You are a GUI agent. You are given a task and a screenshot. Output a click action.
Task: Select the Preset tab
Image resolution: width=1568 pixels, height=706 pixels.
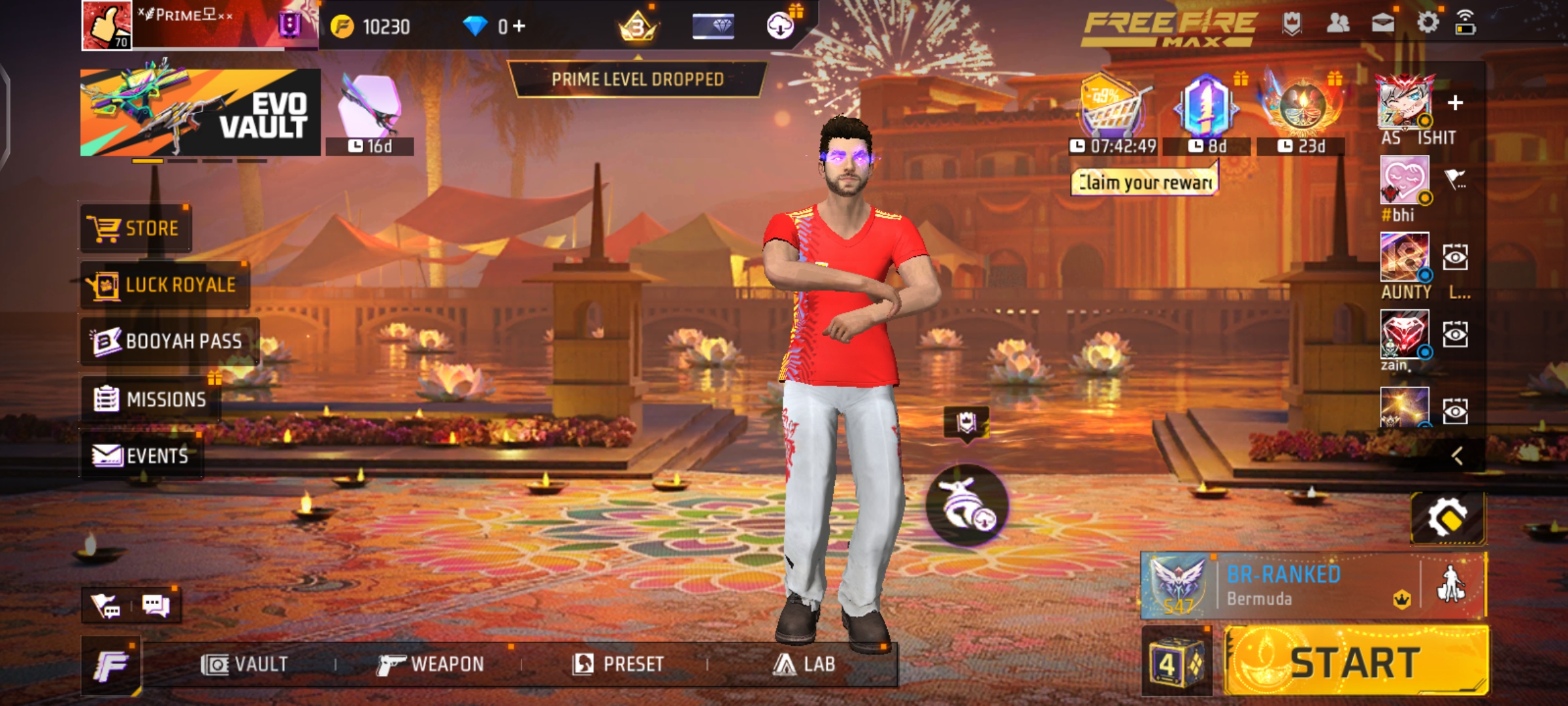click(618, 664)
